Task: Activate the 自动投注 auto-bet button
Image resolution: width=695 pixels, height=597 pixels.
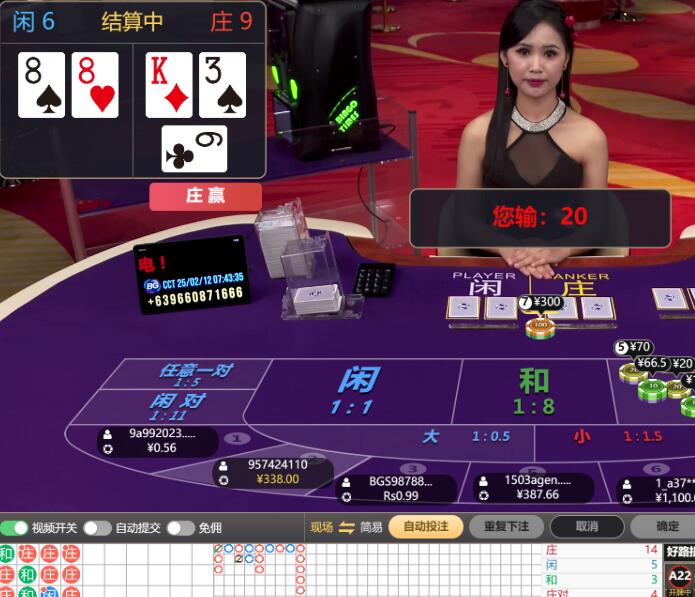Action: [425, 527]
